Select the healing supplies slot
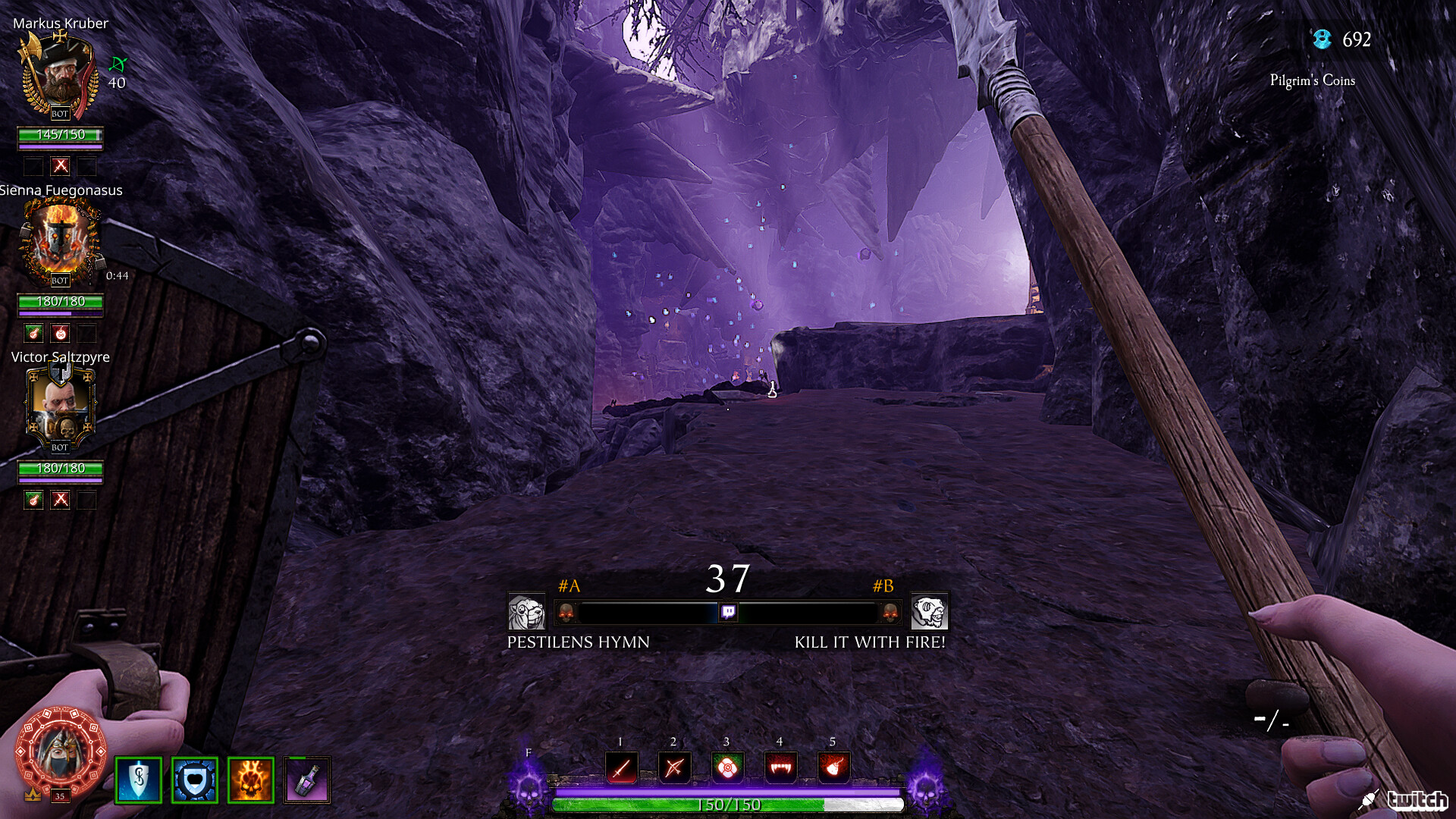This screenshot has height=819, width=1456. click(x=727, y=768)
